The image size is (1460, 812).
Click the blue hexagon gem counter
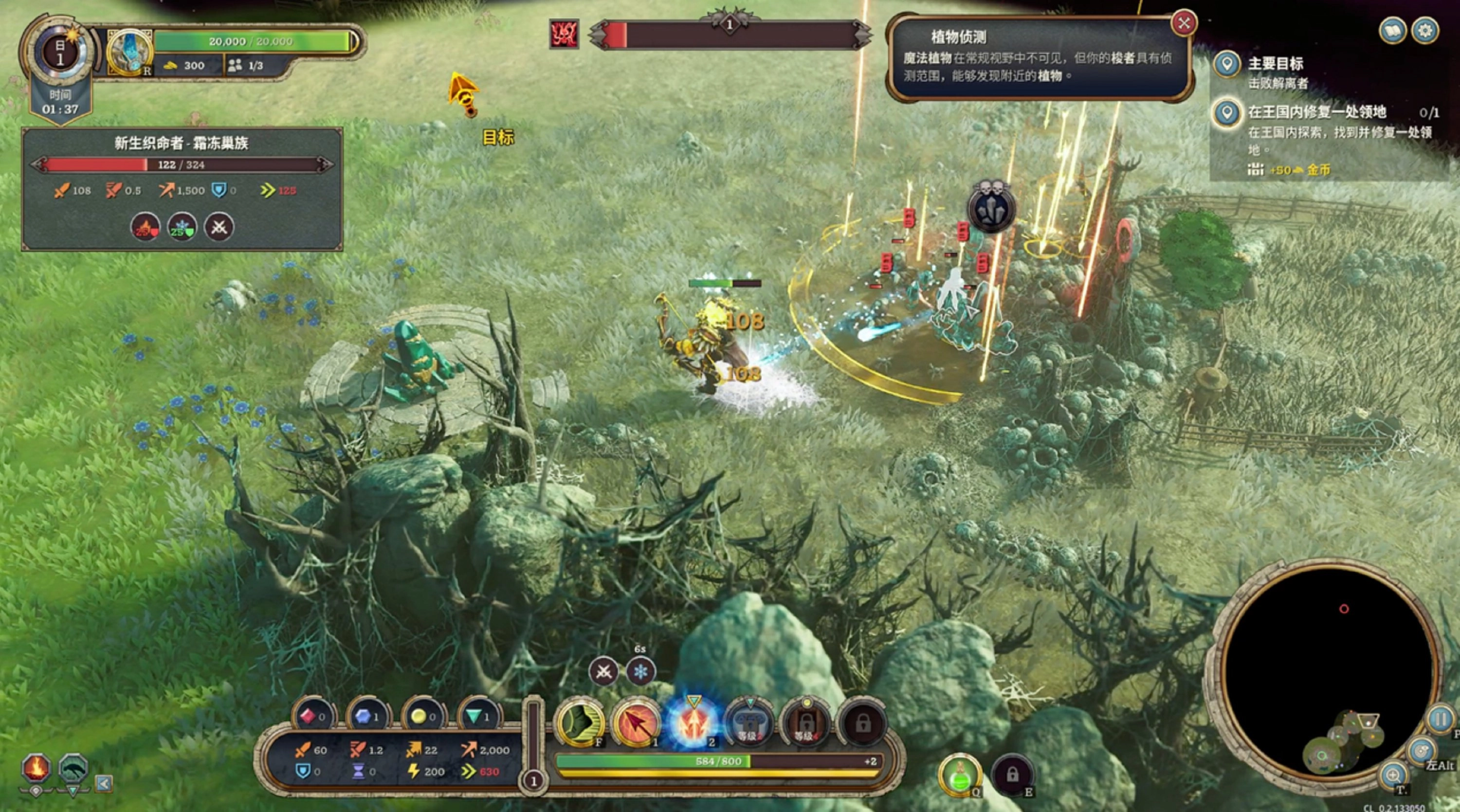click(x=366, y=717)
